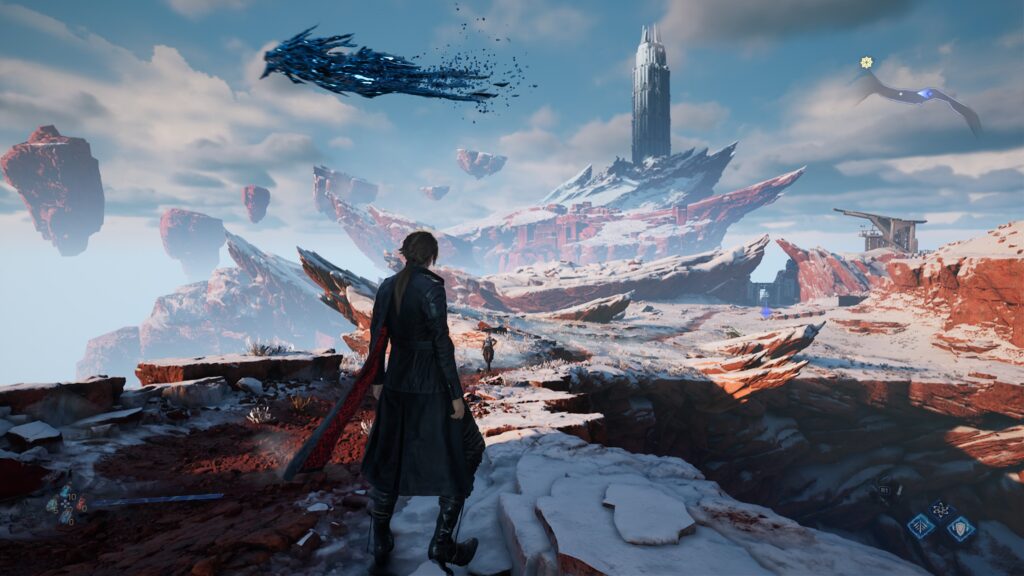Activate the feathered arrow ability diamond
This screenshot has height=576, width=1024.
tap(921, 526)
